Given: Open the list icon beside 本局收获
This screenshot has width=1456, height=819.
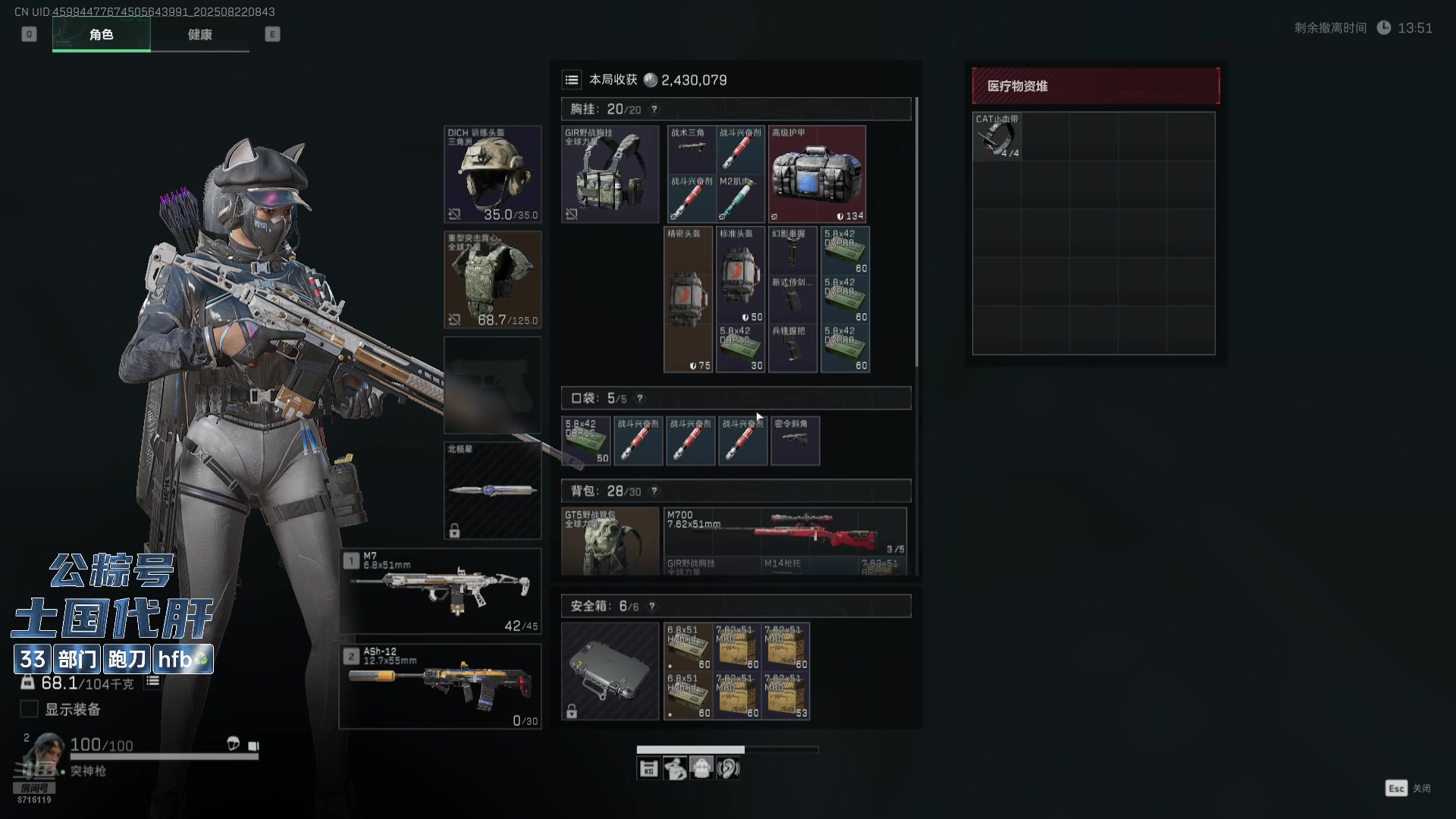Looking at the screenshot, I should [x=572, y=80].
